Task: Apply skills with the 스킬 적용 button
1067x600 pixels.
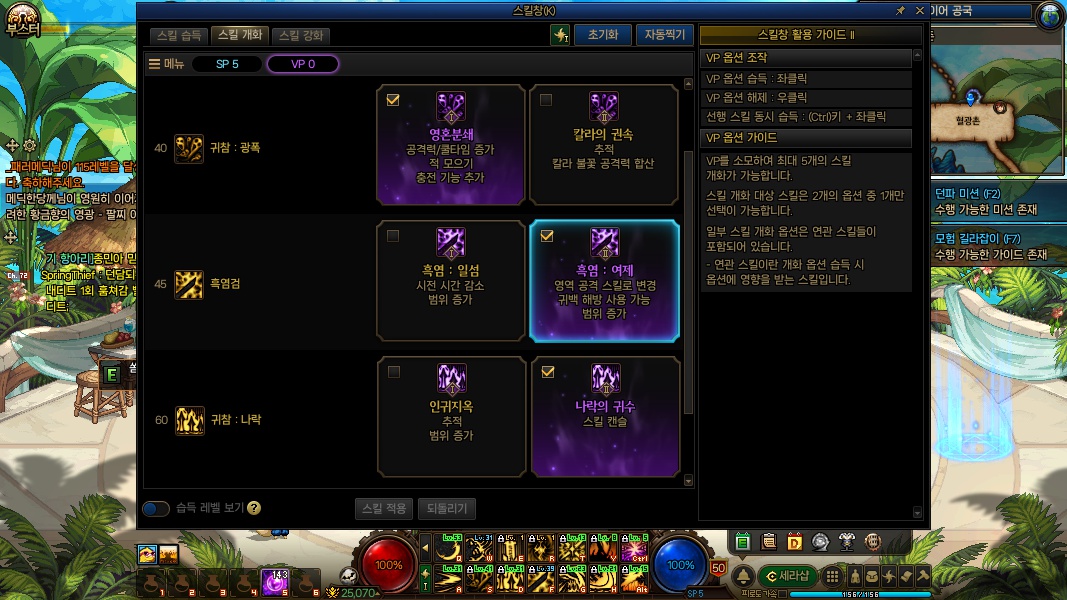Action: point(383,508)
